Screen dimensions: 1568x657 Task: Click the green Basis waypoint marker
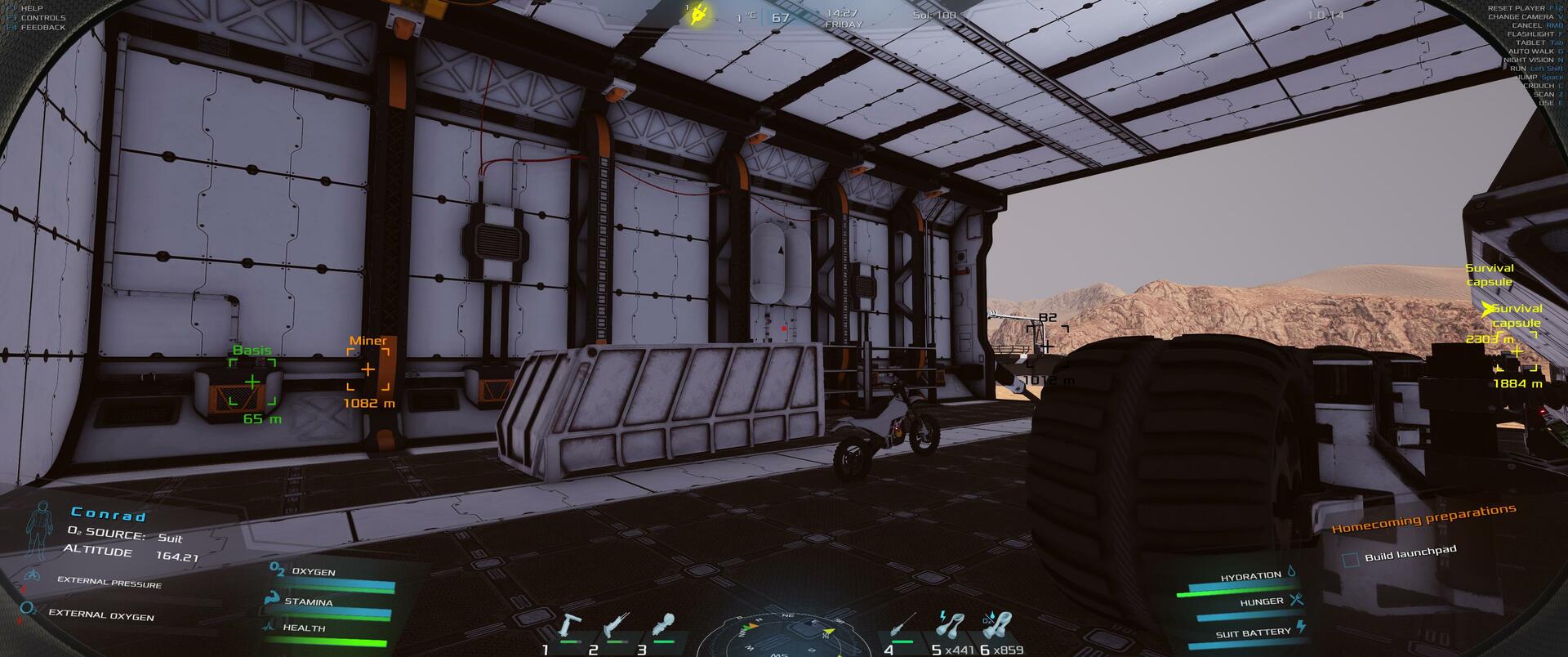click(252, 382)
